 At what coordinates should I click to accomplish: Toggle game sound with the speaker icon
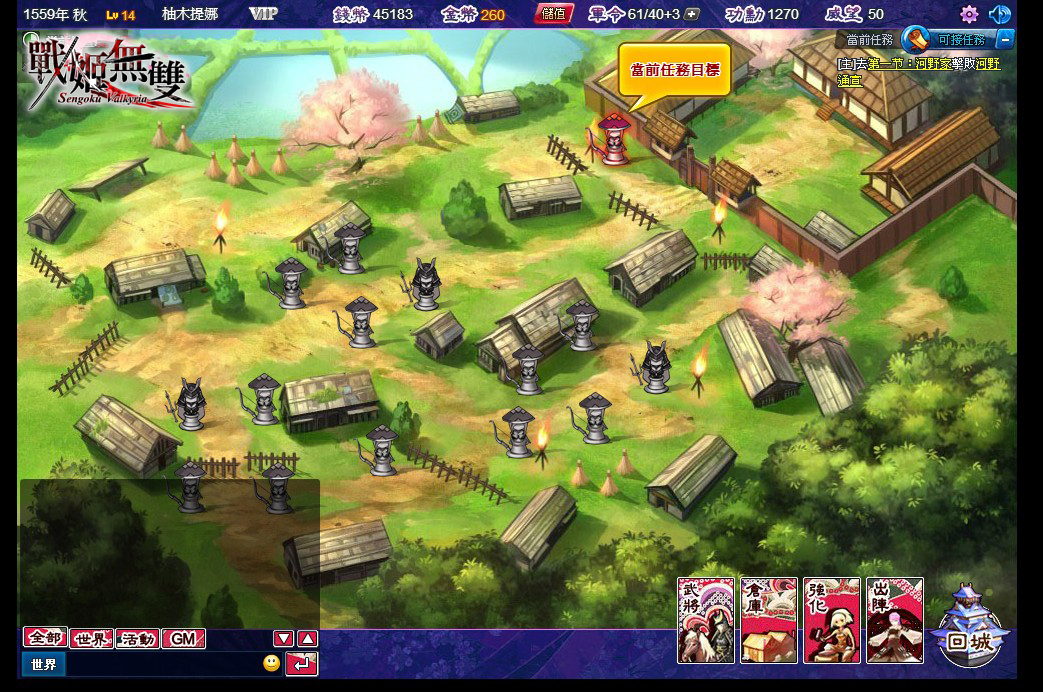(999, 14)
